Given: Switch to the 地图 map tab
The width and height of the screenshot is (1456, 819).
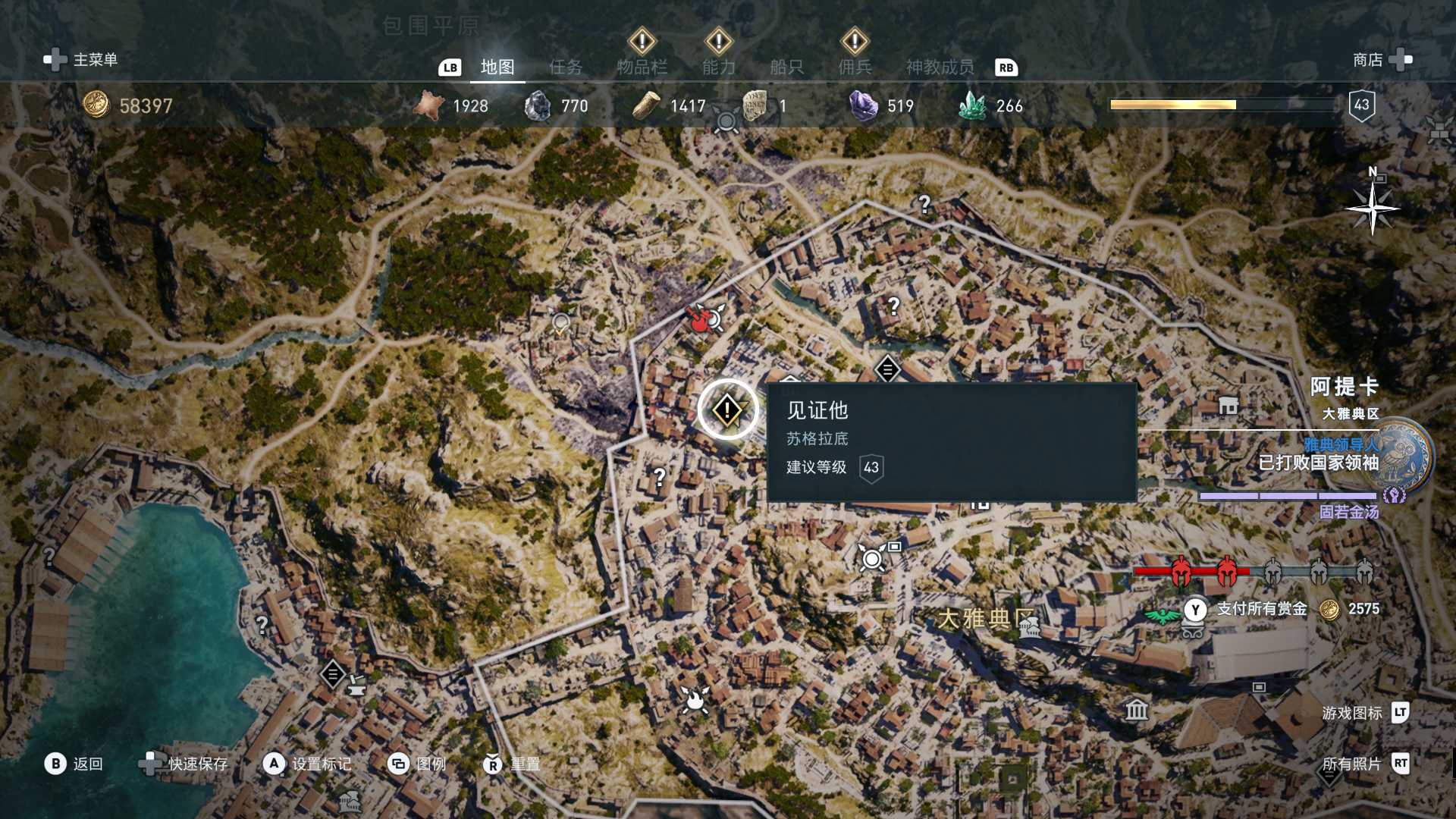Looking at the screenshot, I should point(497,67).
